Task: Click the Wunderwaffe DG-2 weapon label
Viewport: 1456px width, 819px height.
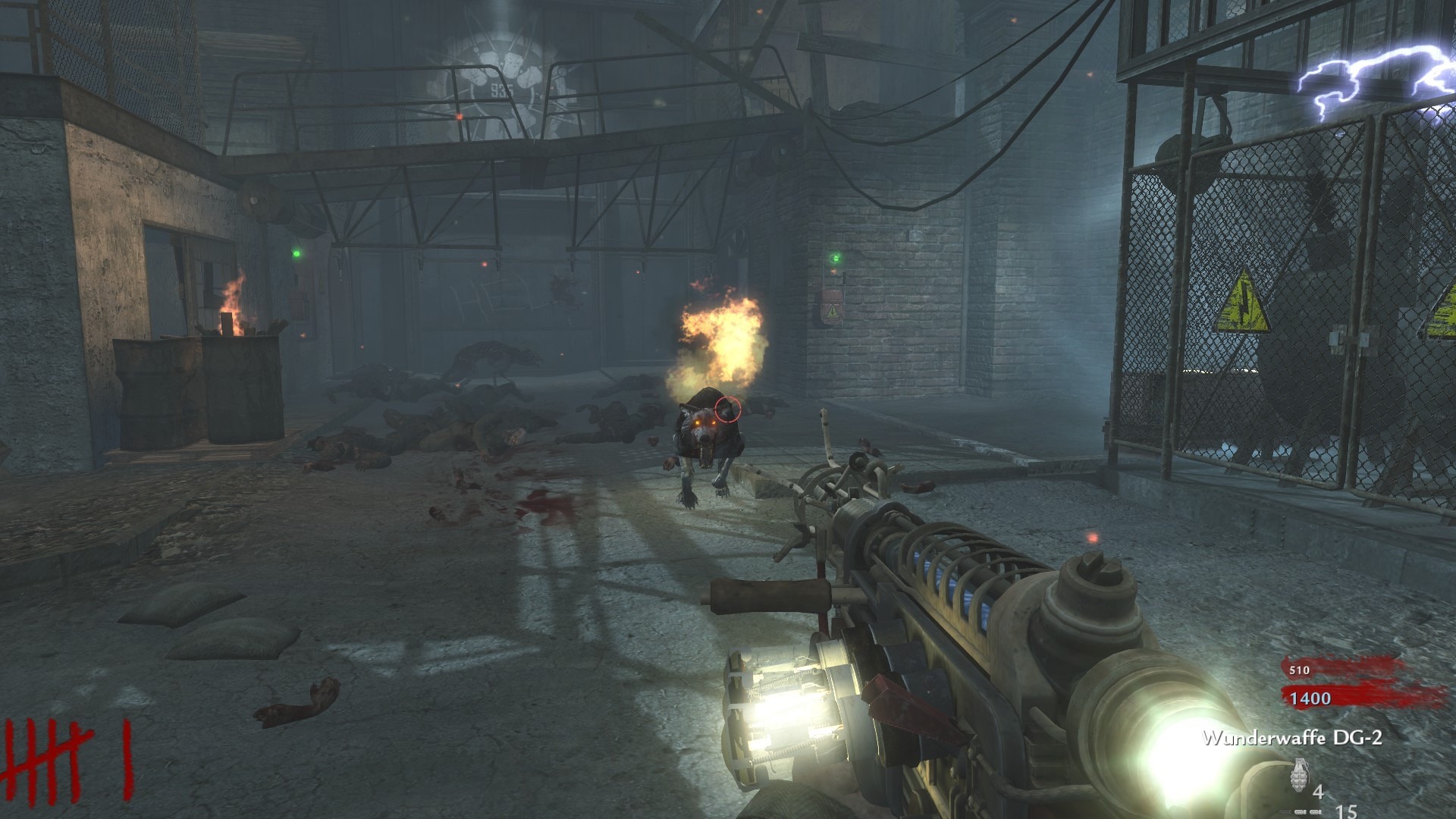Action: 1292,737
